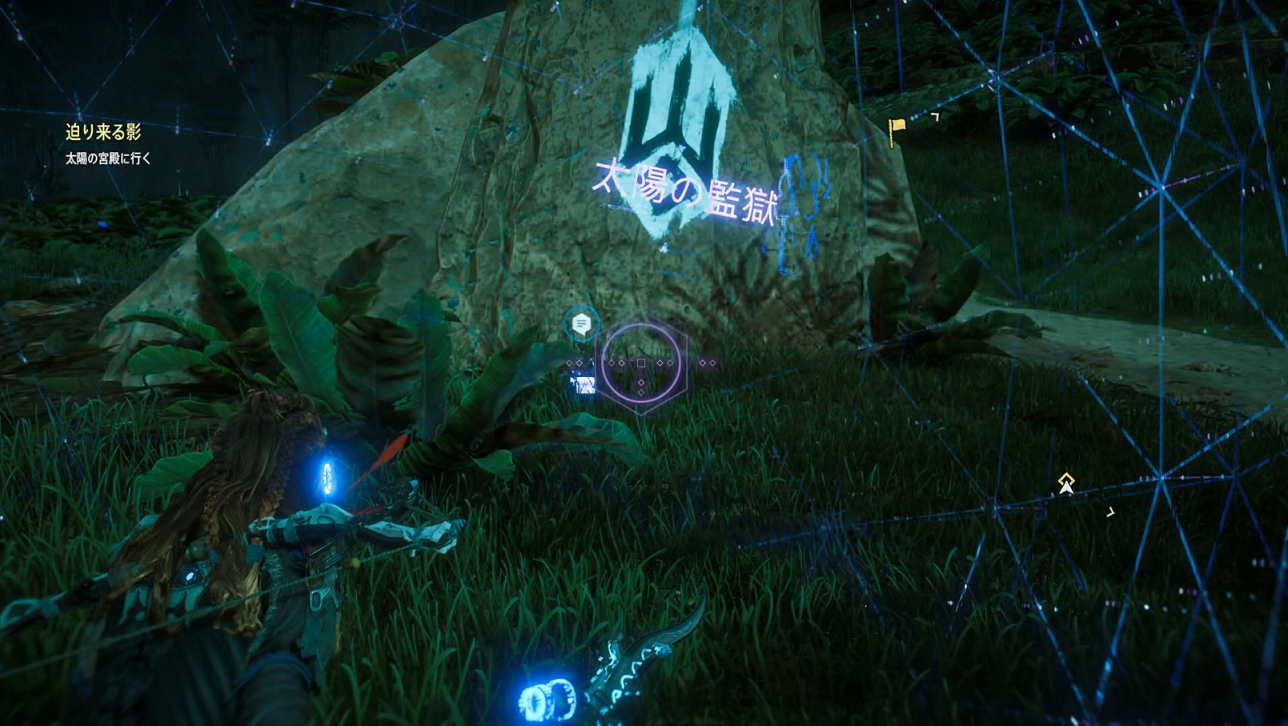The image size is (1288, 726).
Task: Click the purple Focus reticle circle
Action: (x=641, y=363)
